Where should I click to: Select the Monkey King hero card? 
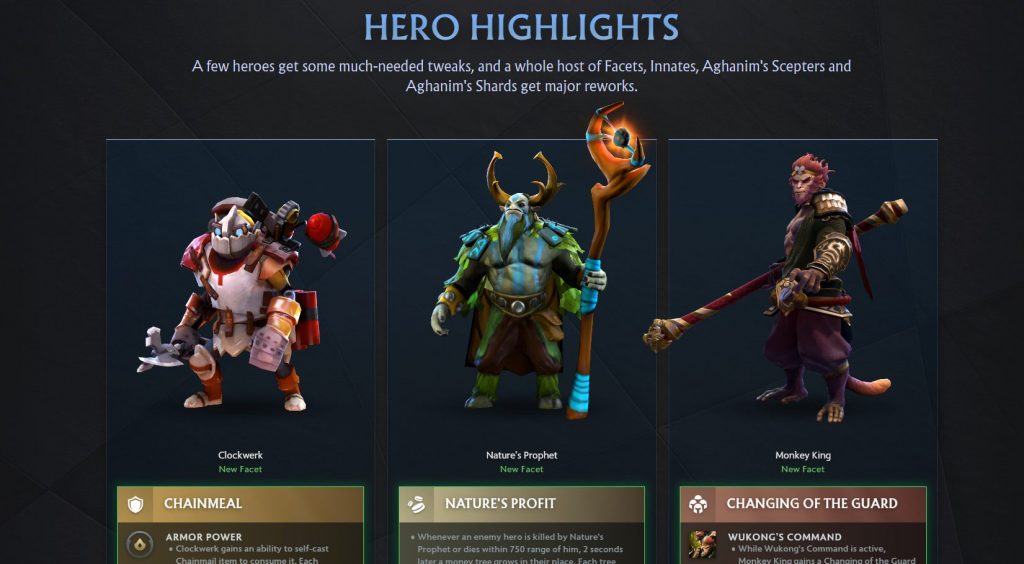pyautogui.click(x=802, y=300)
